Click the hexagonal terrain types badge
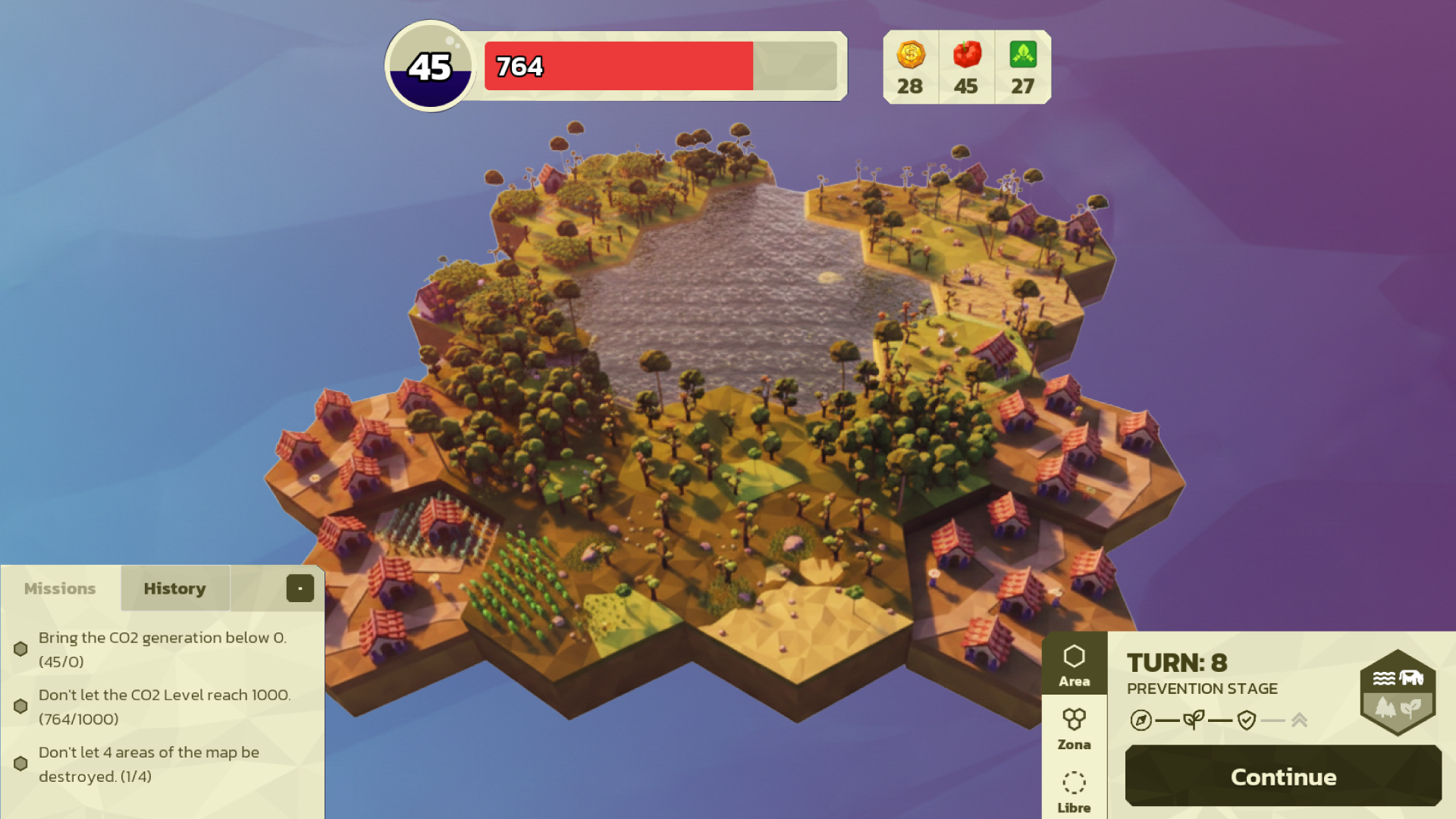 (x=1397, y=692)
